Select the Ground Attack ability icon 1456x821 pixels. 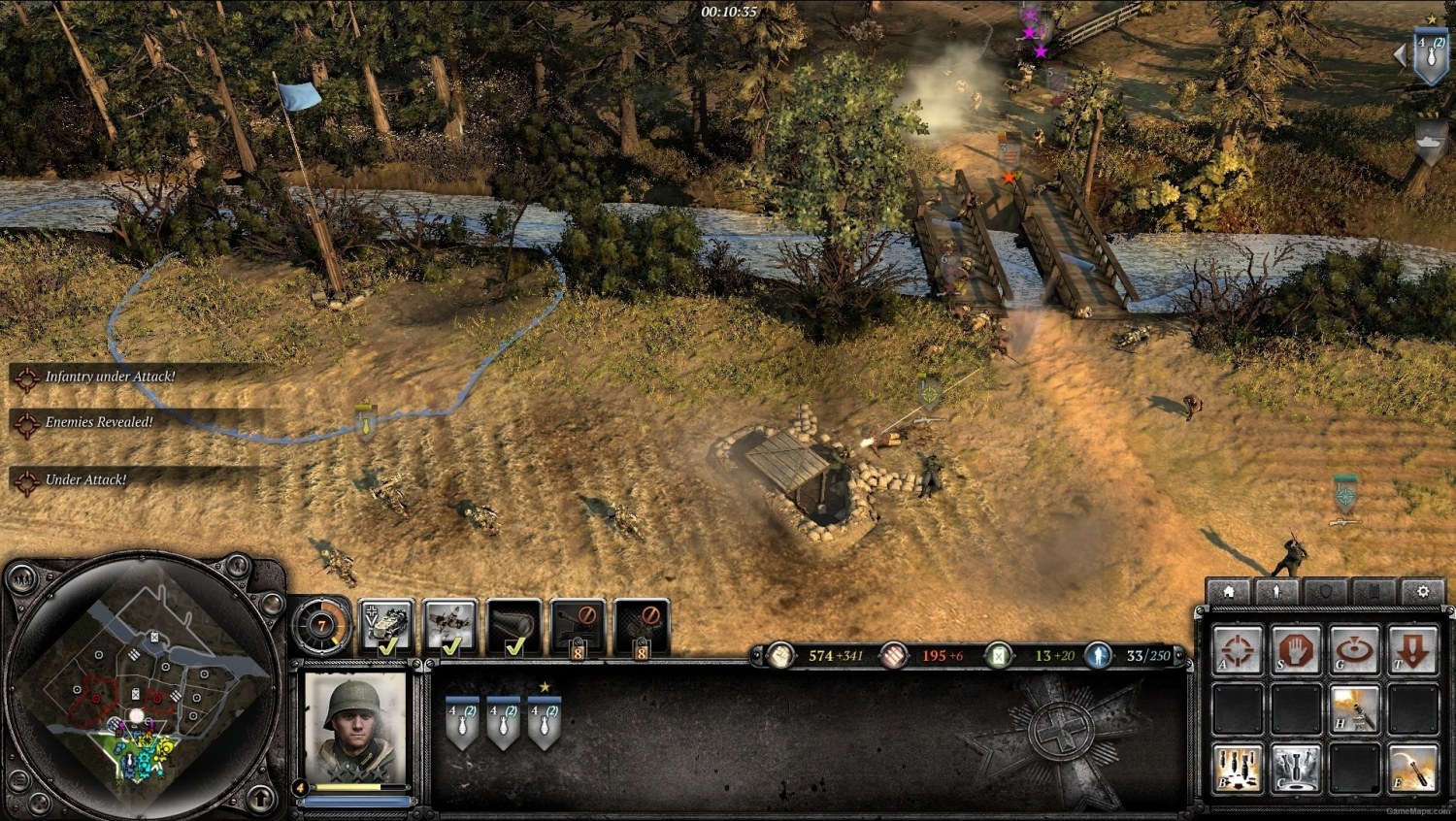[x=1355, y=650]
